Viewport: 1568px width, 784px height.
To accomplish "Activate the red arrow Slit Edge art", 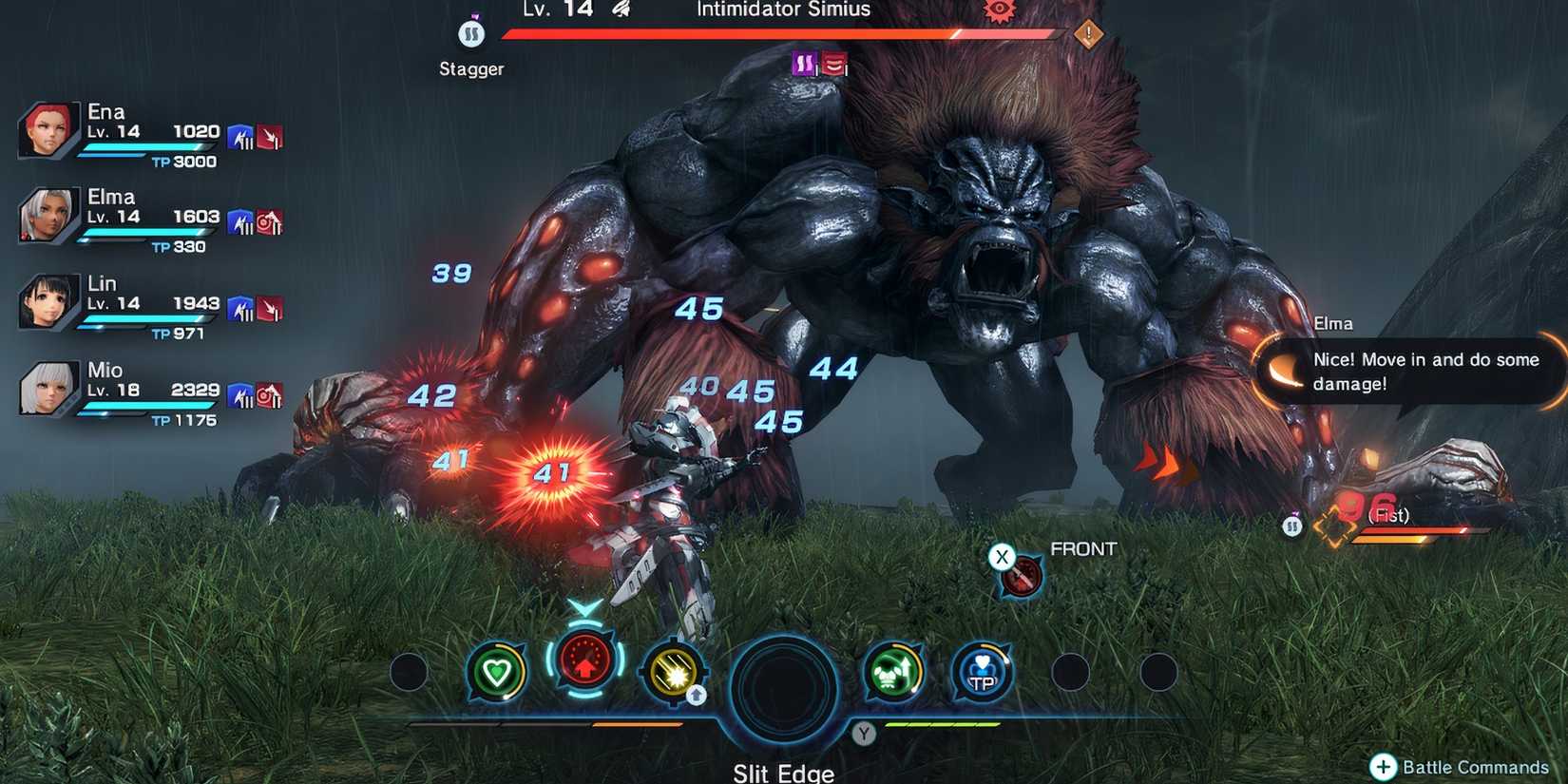I will tap(583, 665).
